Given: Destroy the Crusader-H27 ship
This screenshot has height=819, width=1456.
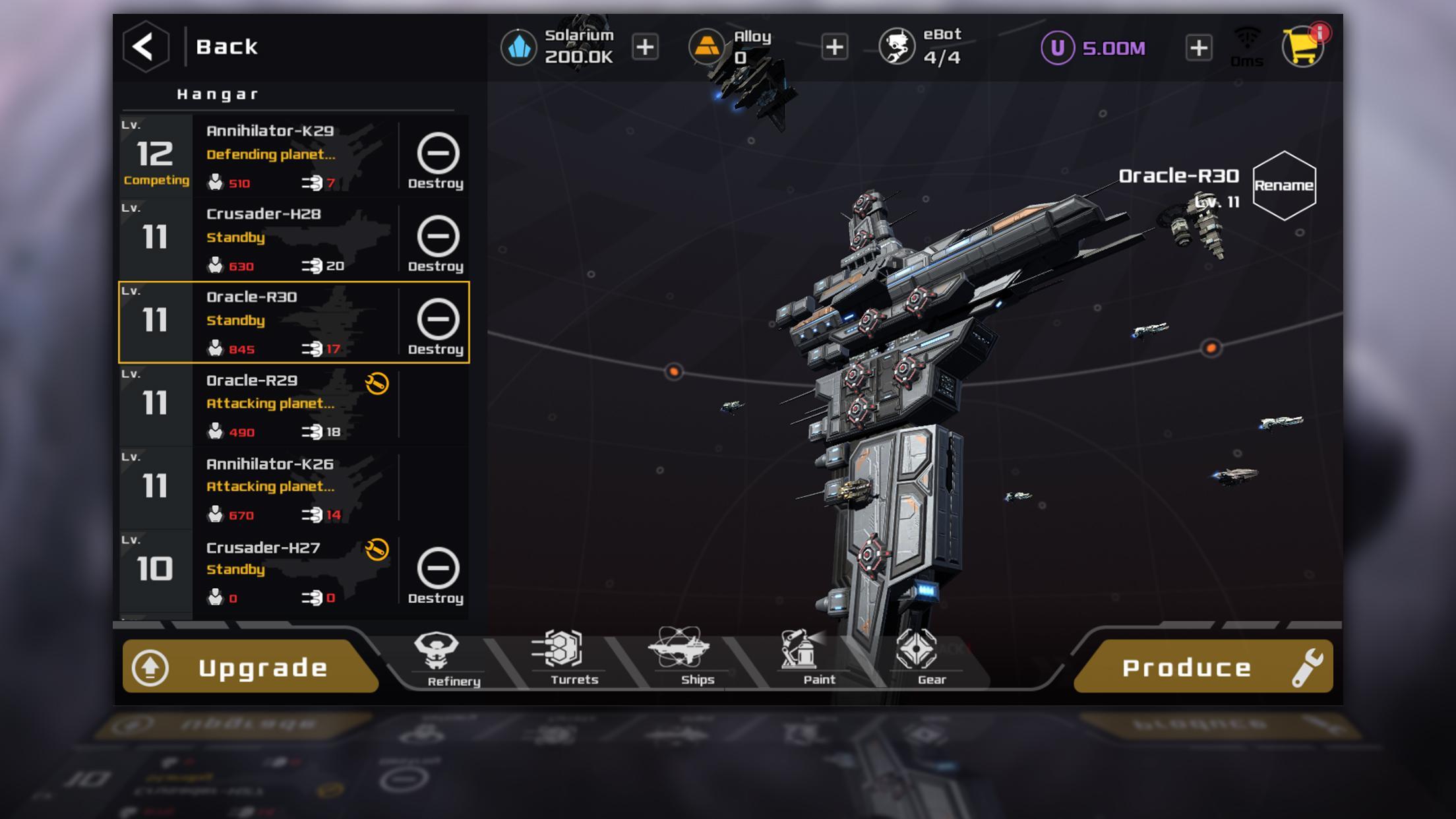Looking at the screenshot, I should (437, 576).
